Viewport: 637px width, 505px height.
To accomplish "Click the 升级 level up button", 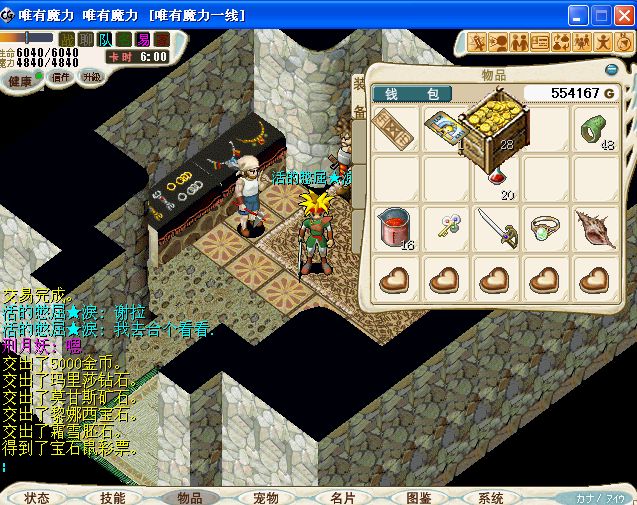I will (x=92, y=77).
